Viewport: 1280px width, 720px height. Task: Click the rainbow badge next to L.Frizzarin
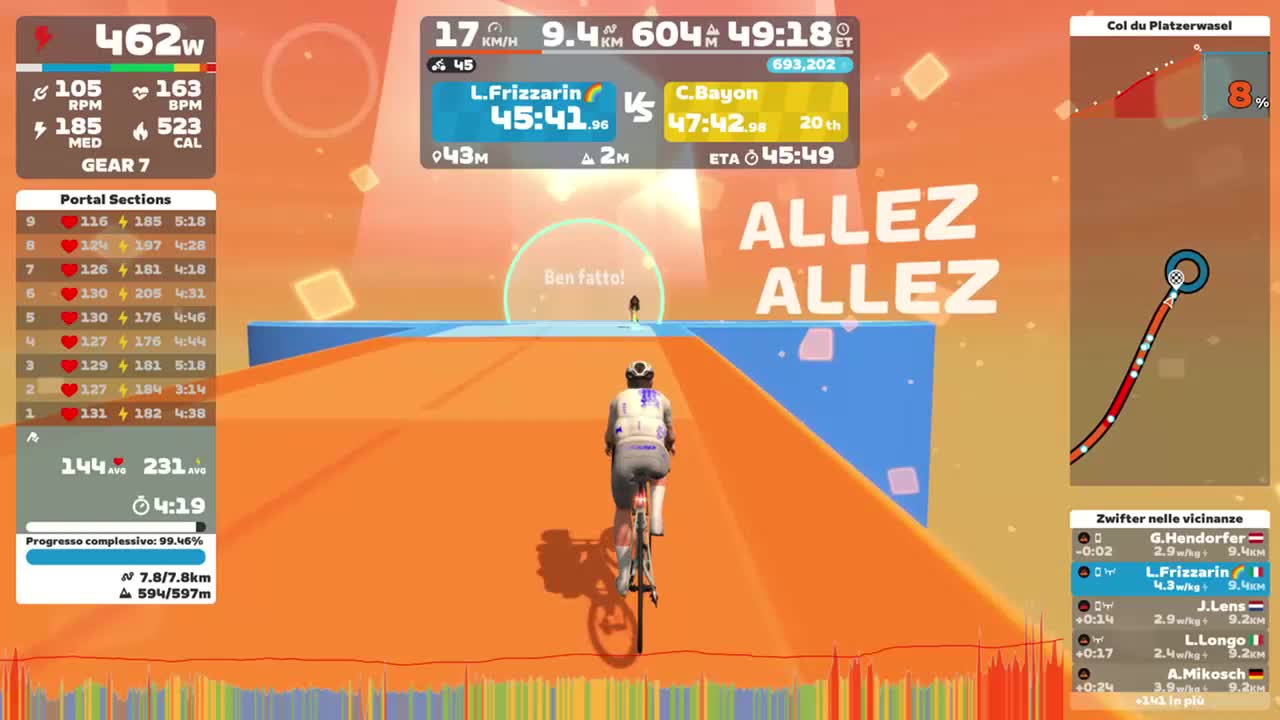coord(594,93)
